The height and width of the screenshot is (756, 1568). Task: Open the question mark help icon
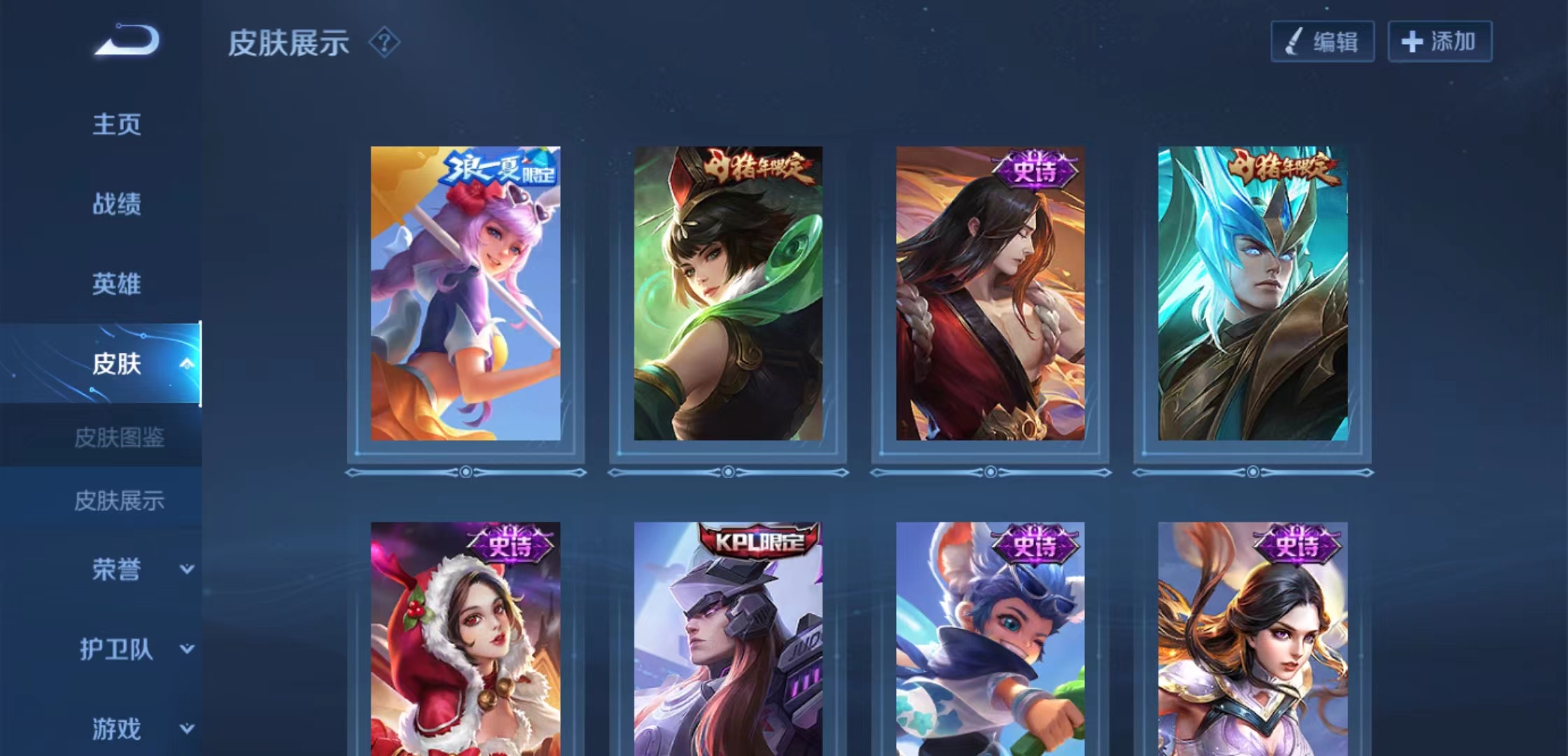384,43
